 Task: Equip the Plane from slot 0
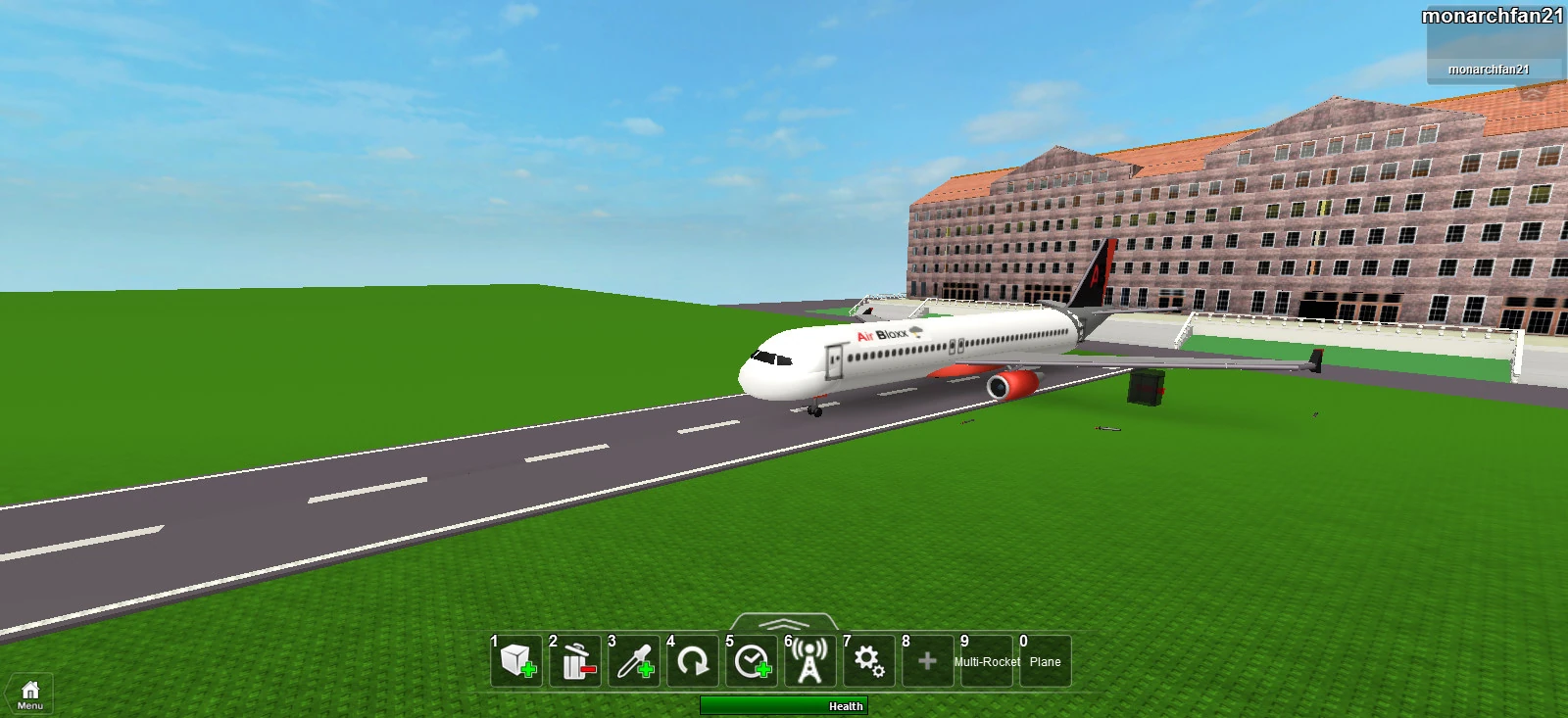(x=1045, y=660)
